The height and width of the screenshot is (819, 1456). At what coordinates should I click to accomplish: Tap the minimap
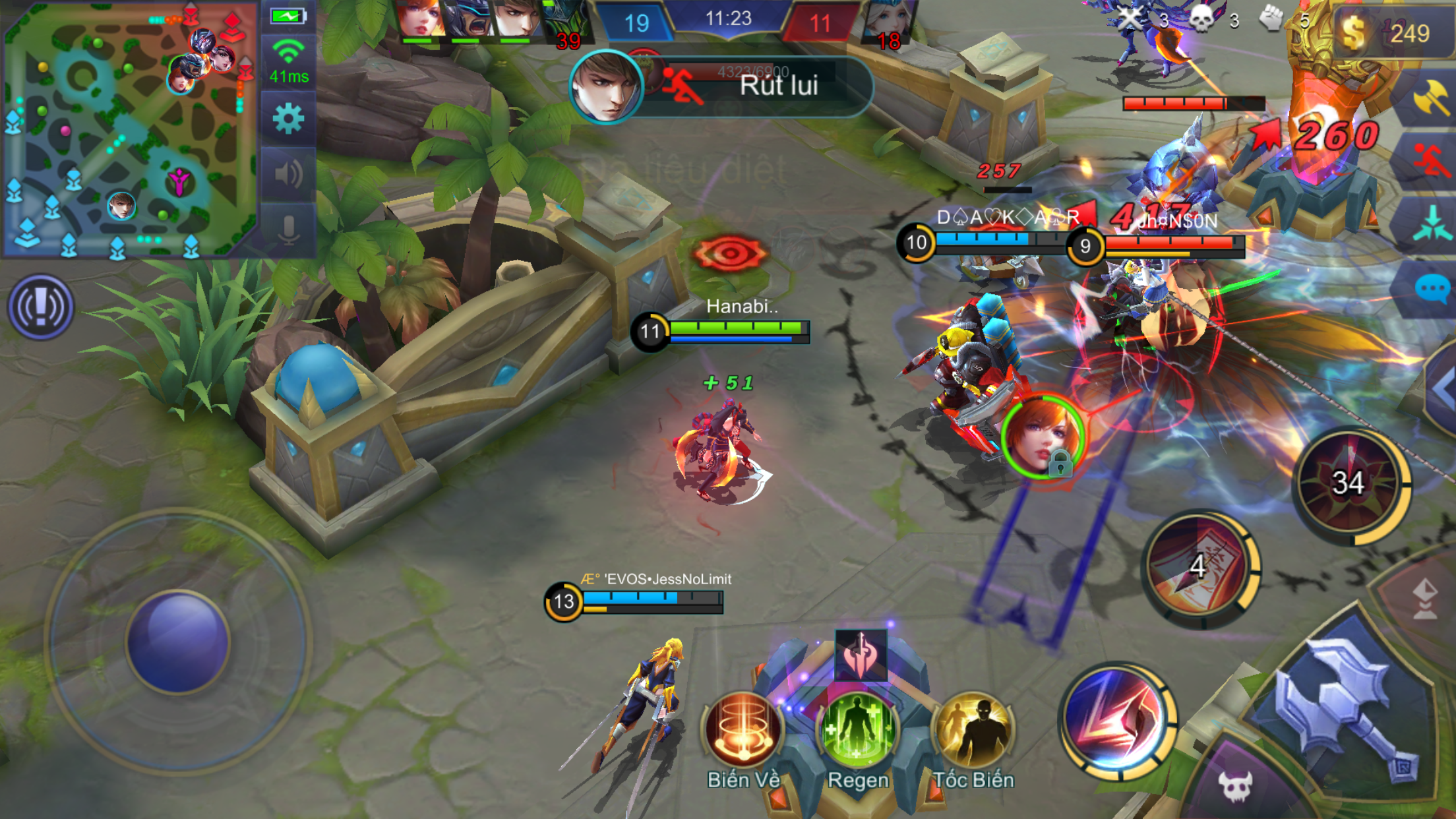[129, 129]
